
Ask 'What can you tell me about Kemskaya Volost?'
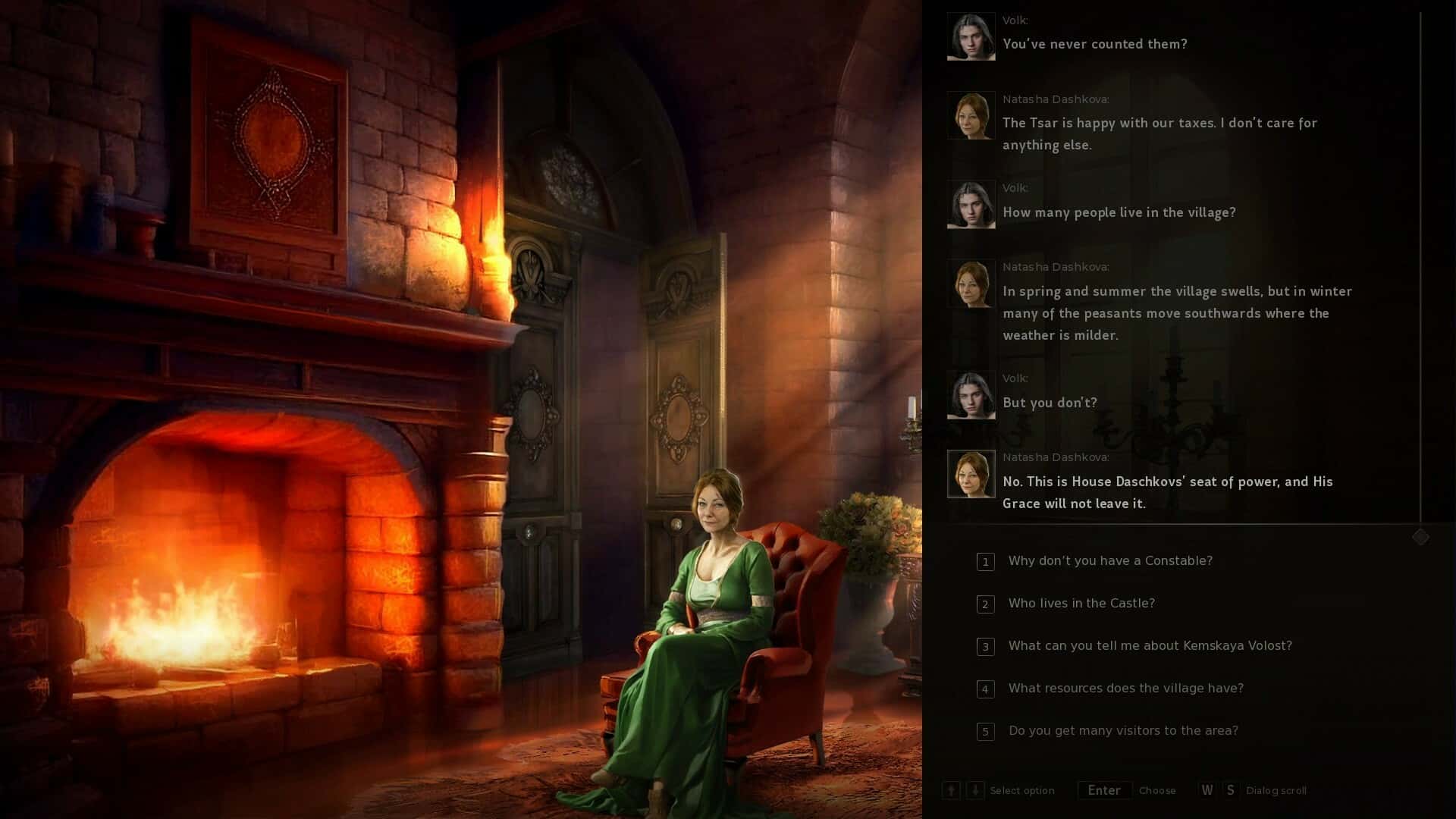pyautogui.click(x=1149, y=646)
